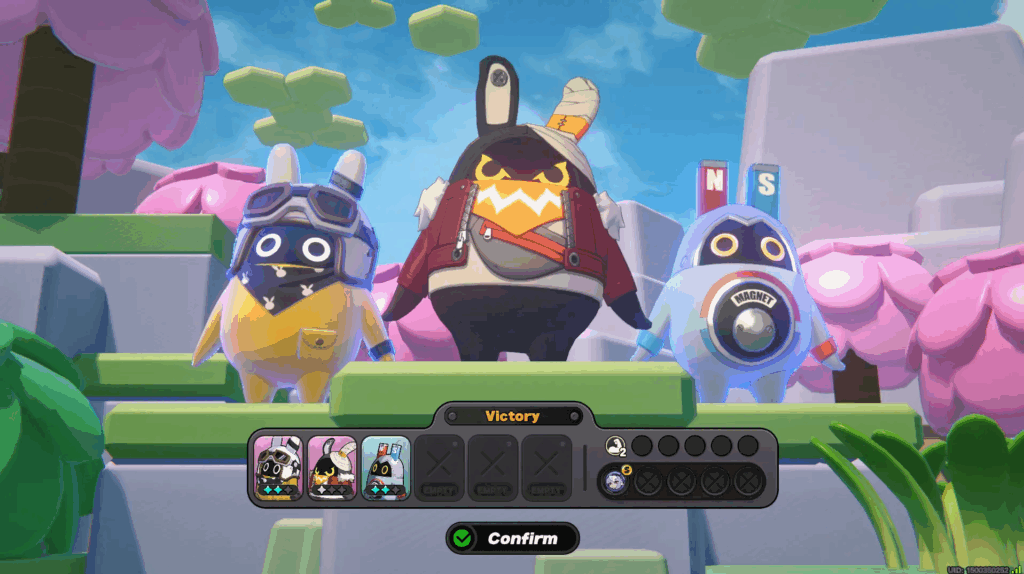The image size is (1024, 574).
Task: Click the flexing arm buff icon
Action: (614, 446)
